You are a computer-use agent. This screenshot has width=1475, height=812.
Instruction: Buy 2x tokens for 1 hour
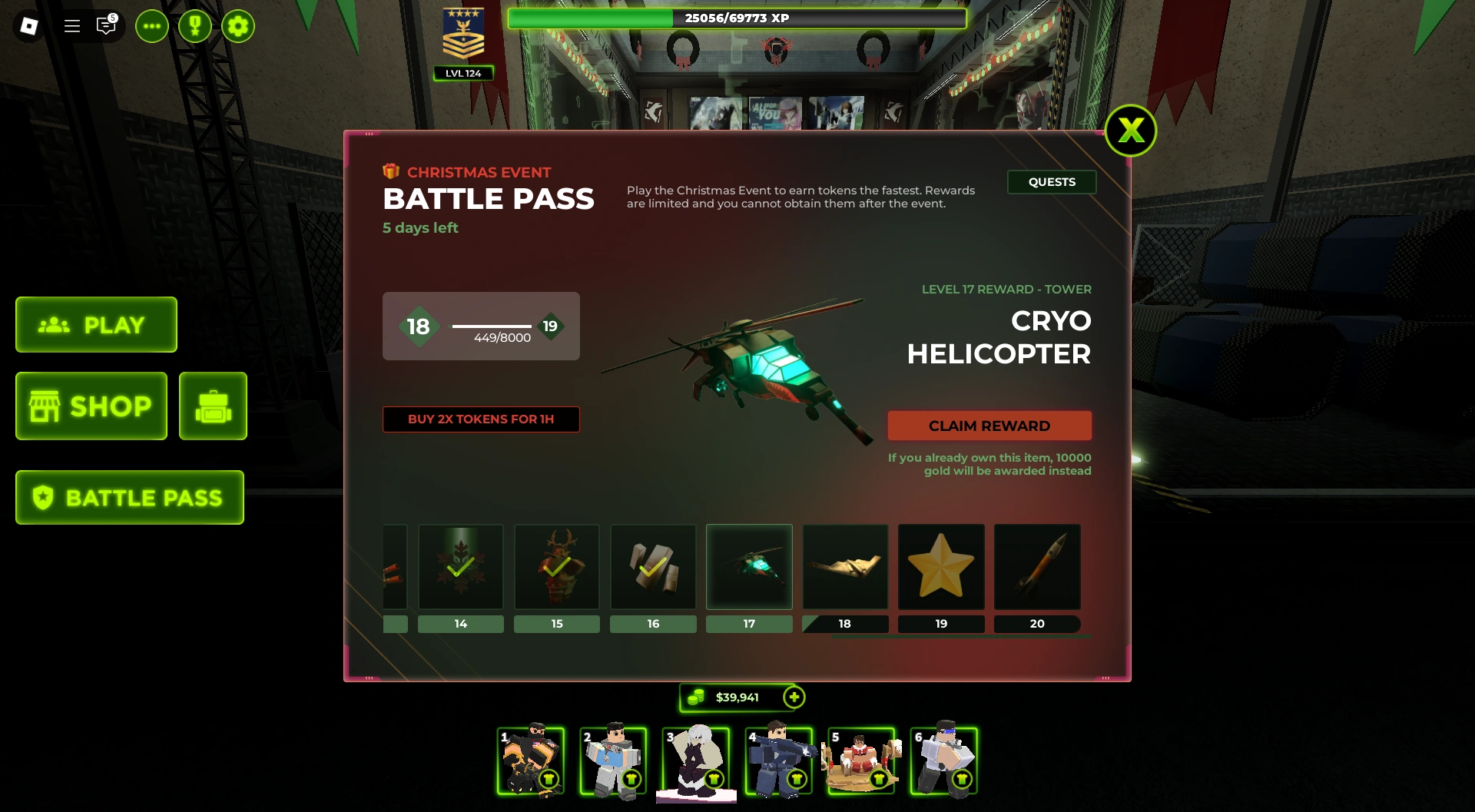(x=481, y=419)
